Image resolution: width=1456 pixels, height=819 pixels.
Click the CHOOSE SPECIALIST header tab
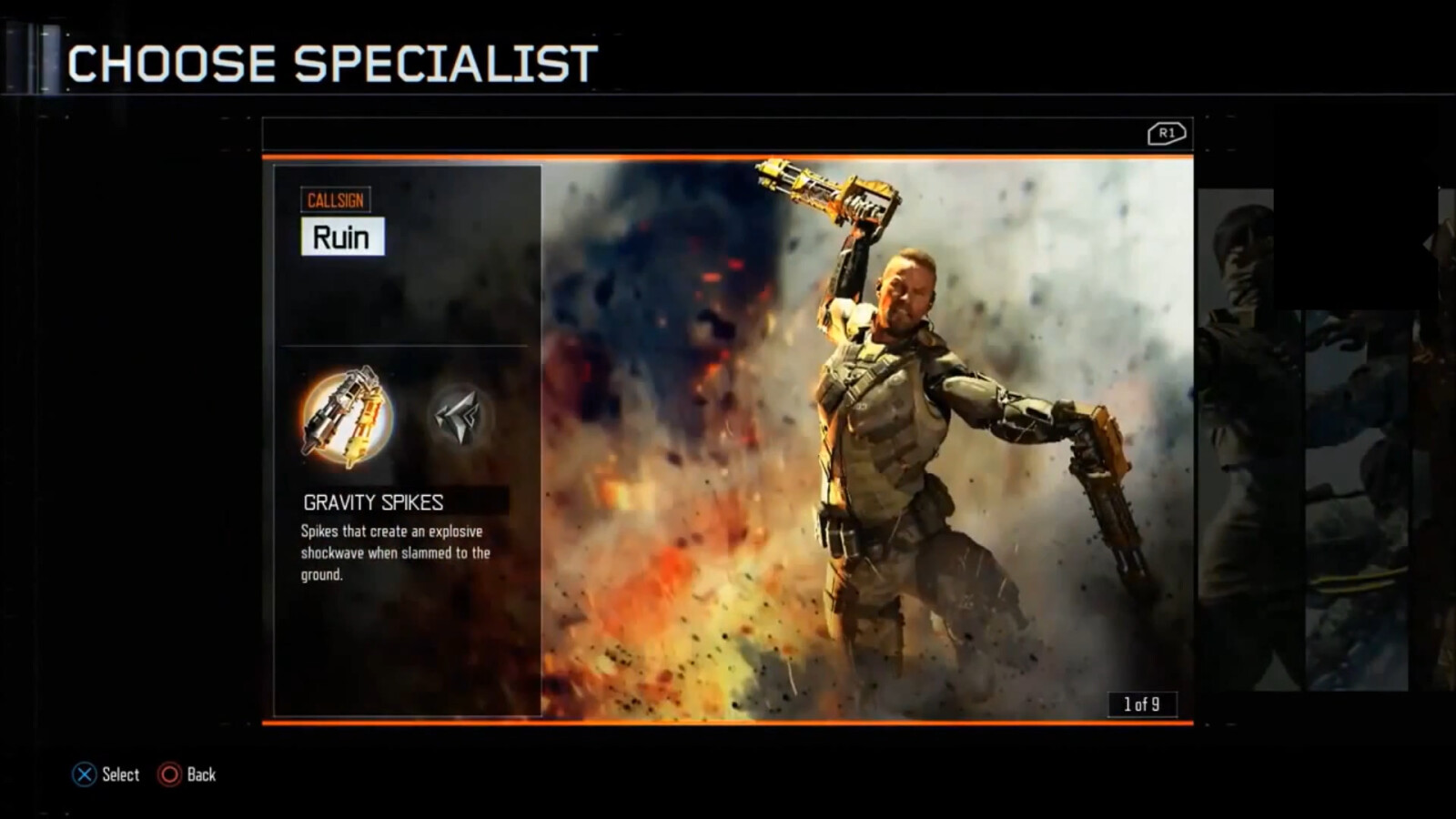coord(332,62)
